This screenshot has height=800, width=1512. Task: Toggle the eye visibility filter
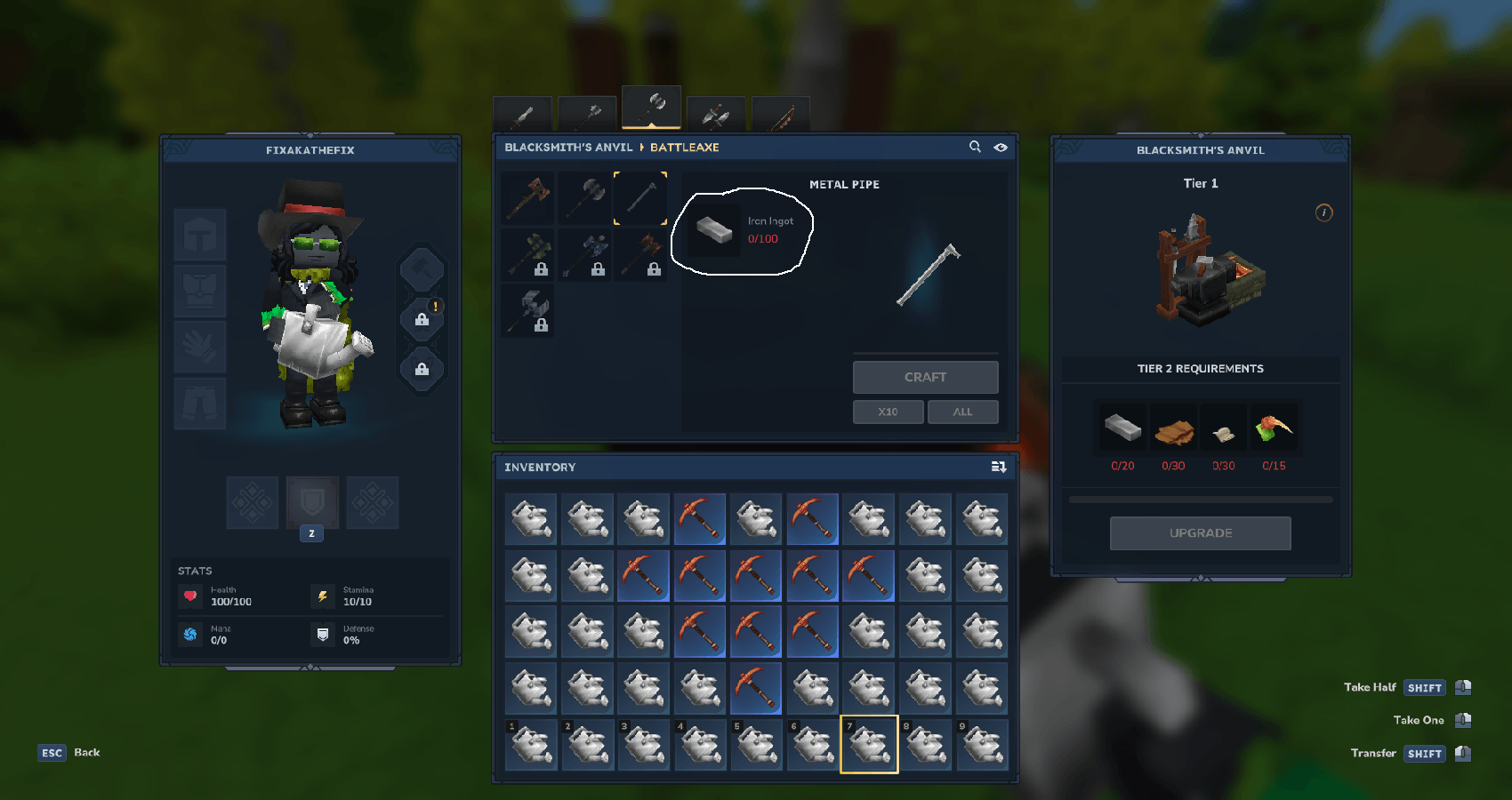tap(1001, 148)
